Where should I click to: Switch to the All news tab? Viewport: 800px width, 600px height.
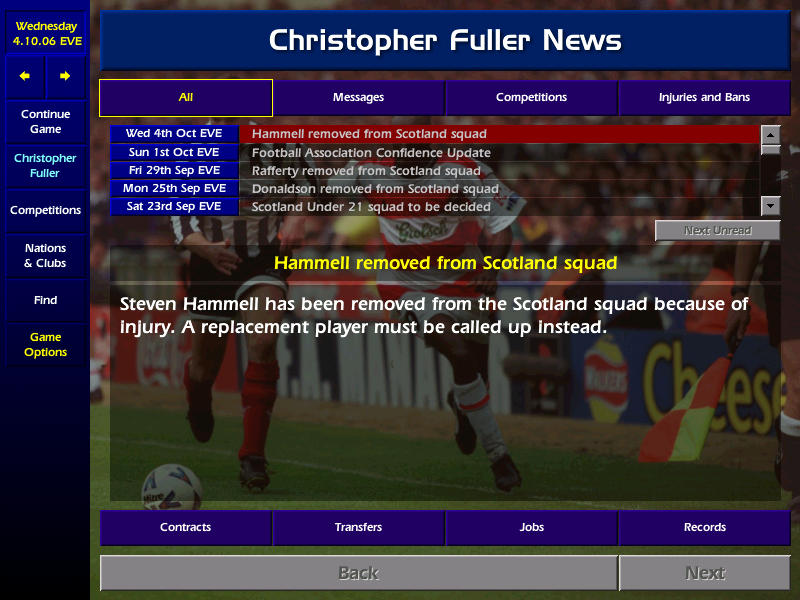coord(186,98)
